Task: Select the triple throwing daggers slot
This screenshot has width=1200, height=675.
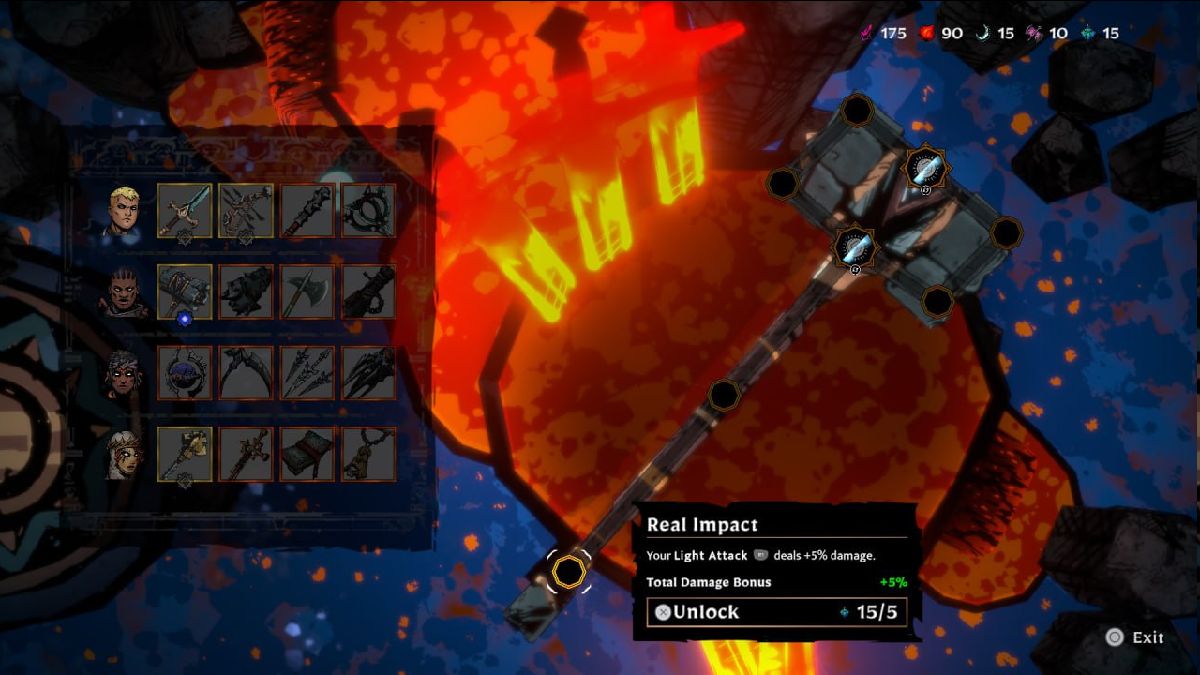Action: [307, 373]
